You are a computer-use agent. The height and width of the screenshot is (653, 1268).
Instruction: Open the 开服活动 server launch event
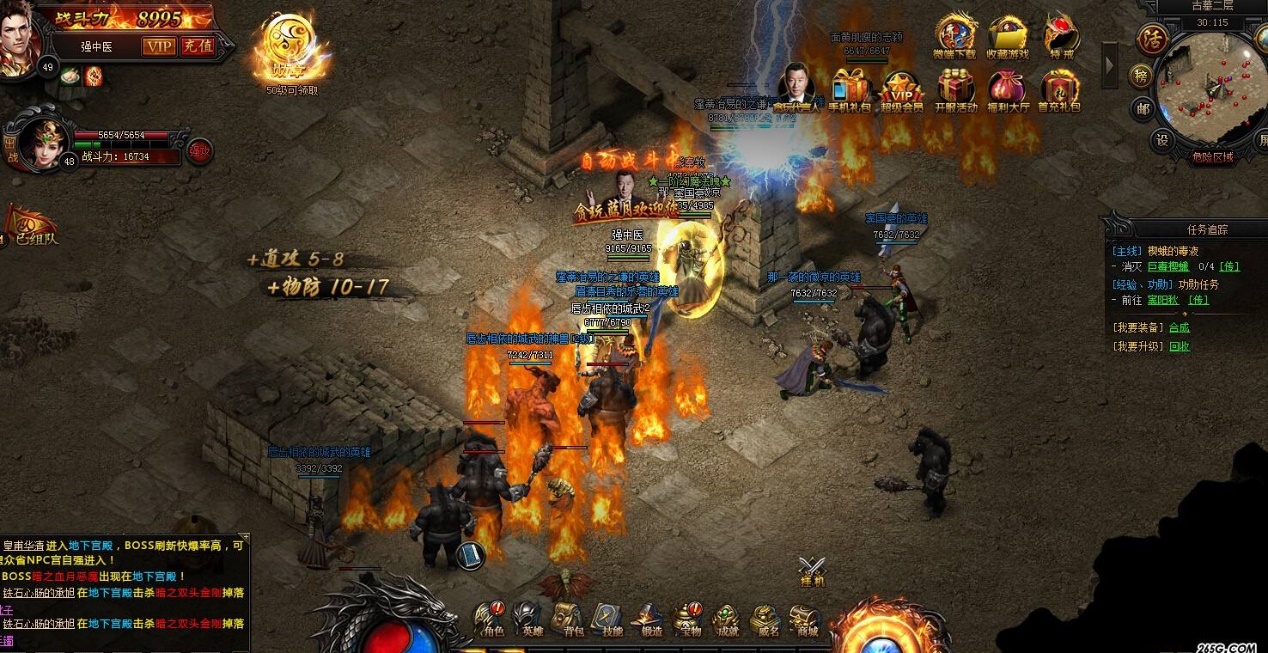(x=955, y=89)
